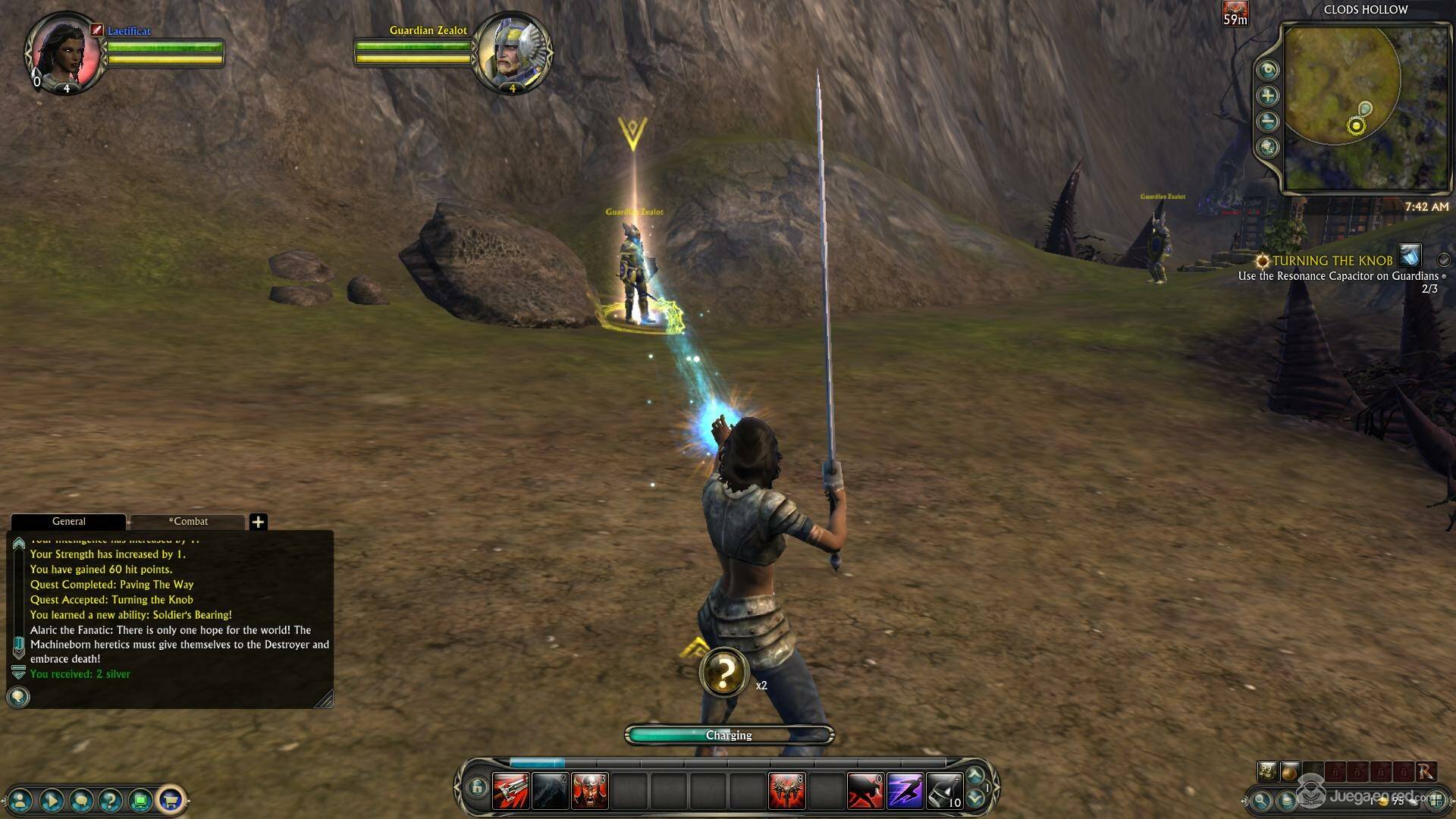Activate the purple sprinting figure ability

point(905,791)
